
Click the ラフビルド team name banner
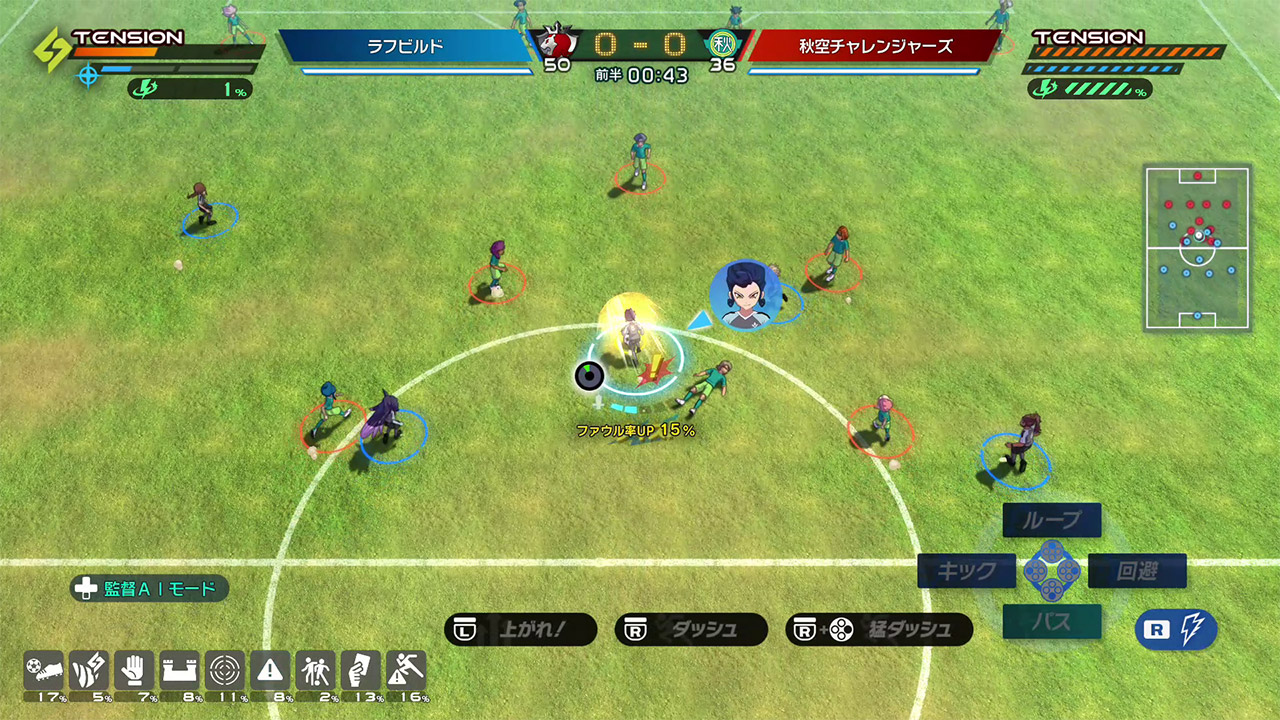pos(405,46)
